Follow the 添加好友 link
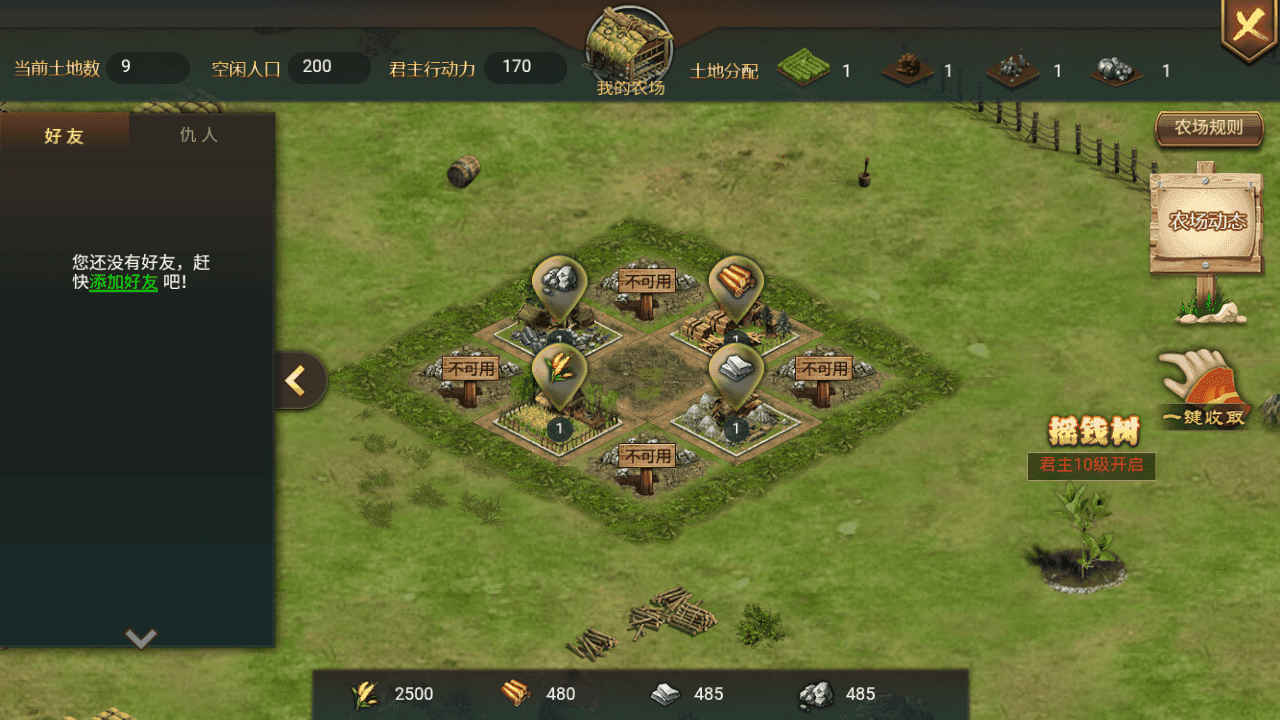The height and width of the screenshot is (720, 1280). tap(124, 282)
